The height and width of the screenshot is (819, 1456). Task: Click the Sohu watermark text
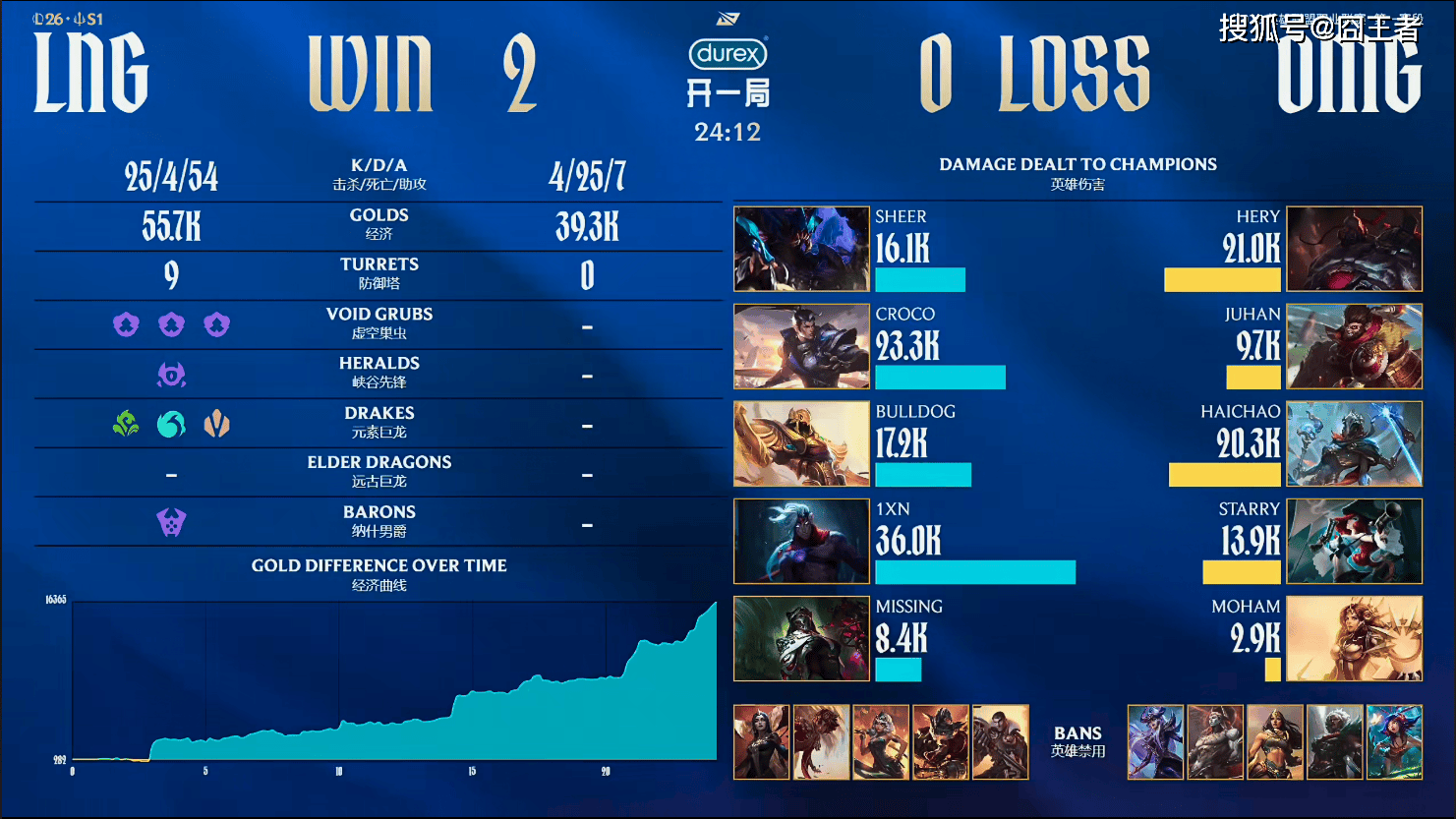(1319, 29)
